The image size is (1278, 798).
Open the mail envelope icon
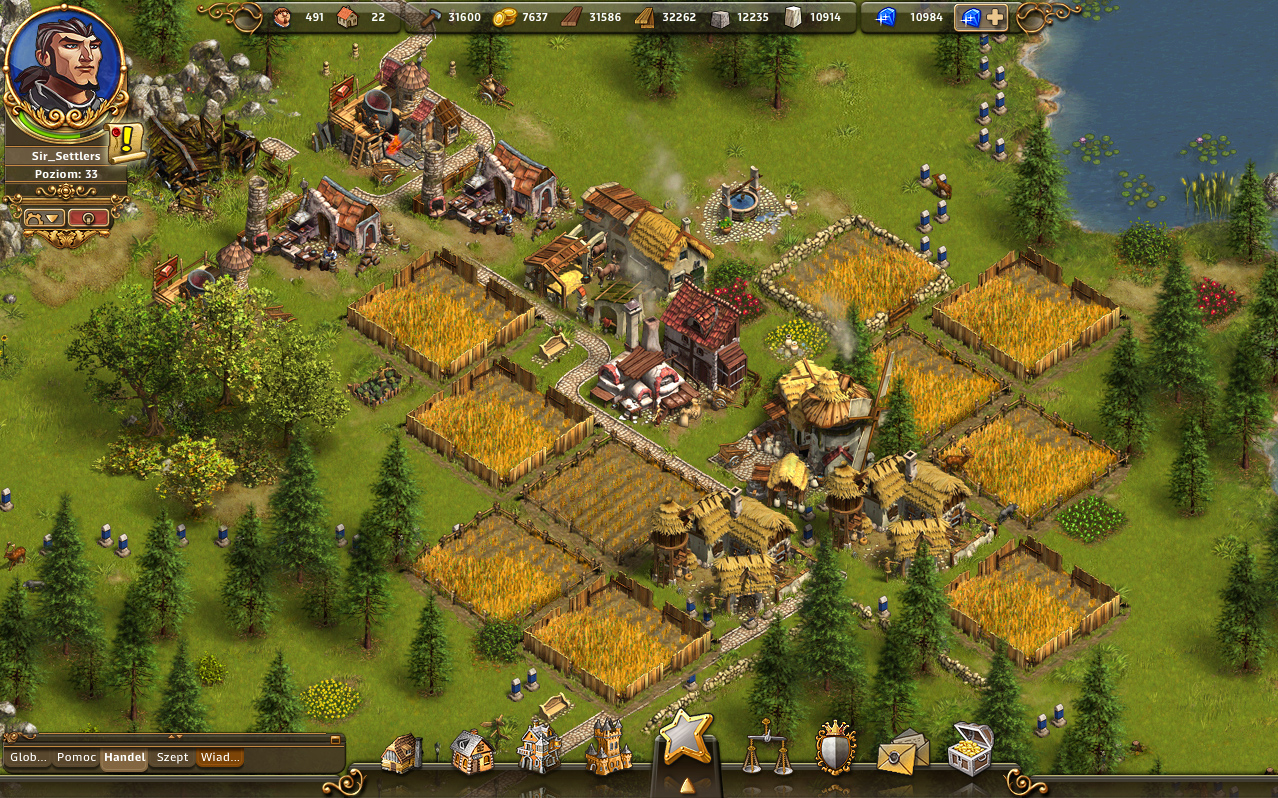pos(902,752)
